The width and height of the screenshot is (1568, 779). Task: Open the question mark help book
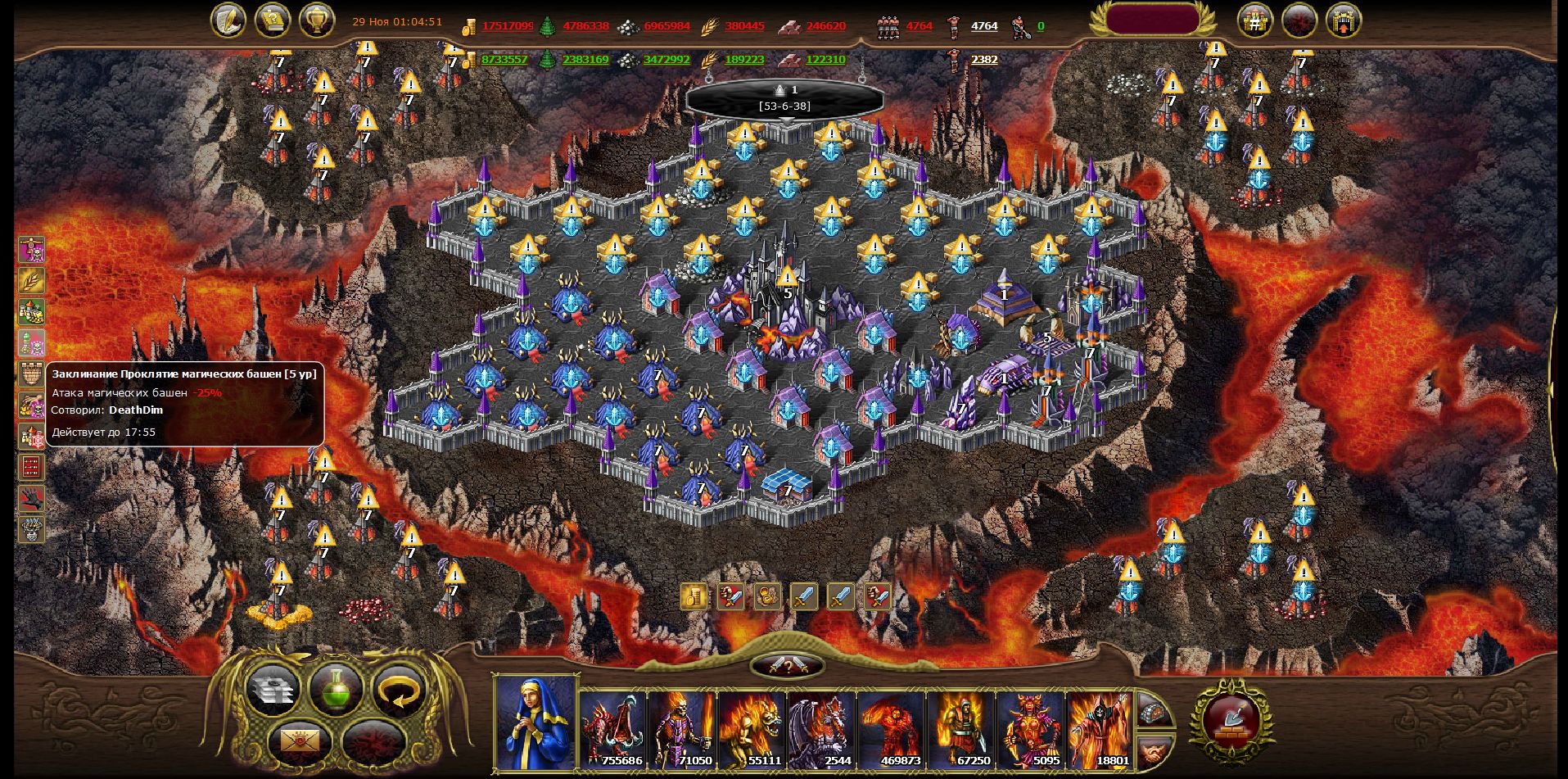point(273,20)
